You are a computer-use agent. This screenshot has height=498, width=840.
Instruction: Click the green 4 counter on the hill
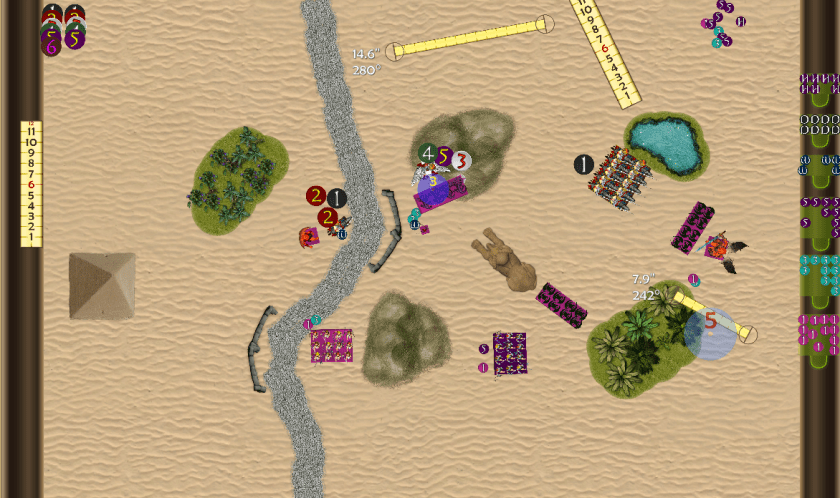pos(428,154)
